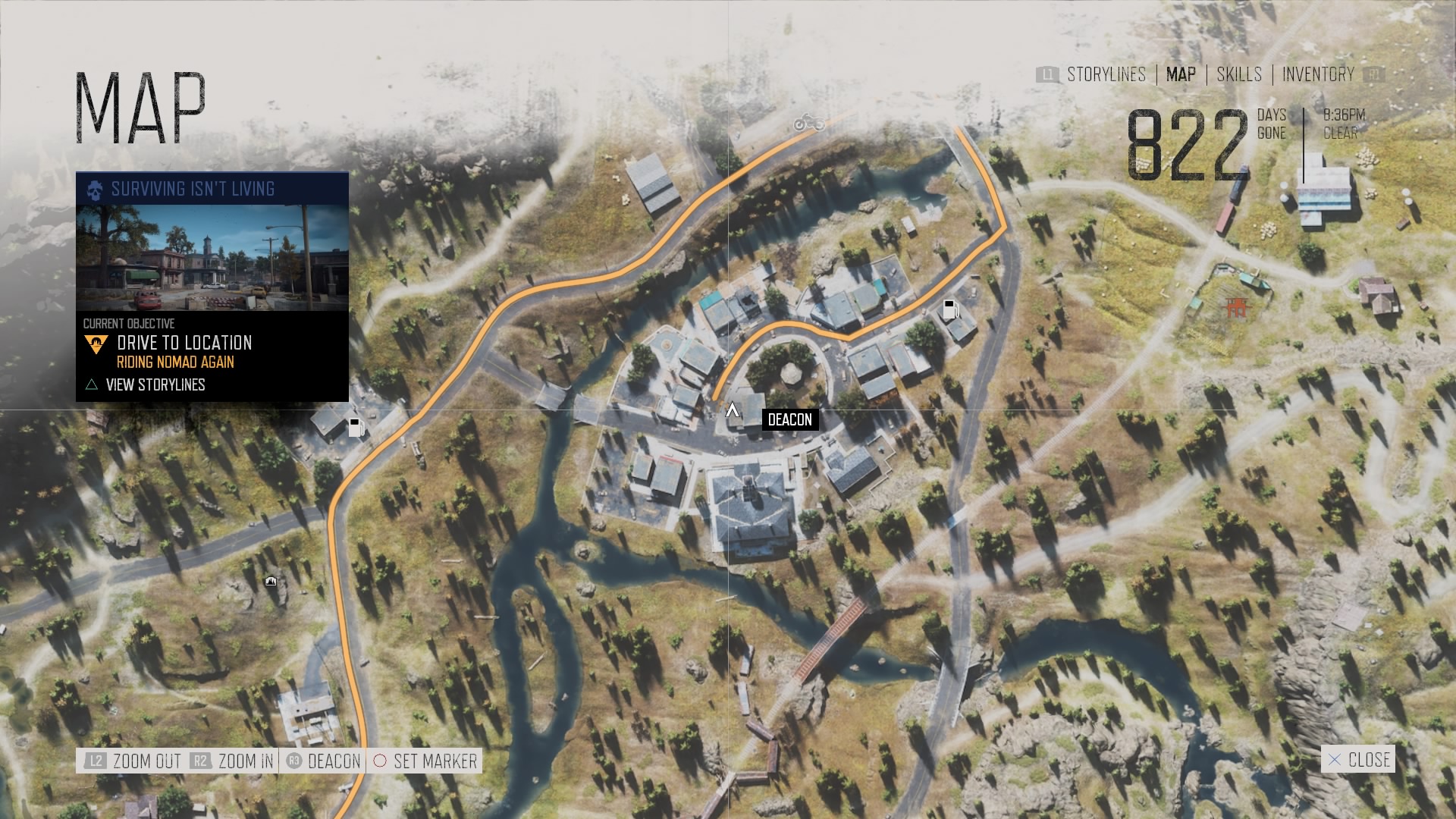Click the L2 Zoom Out badge
This screenshot has height=819, width=1456.
point(96,761)
